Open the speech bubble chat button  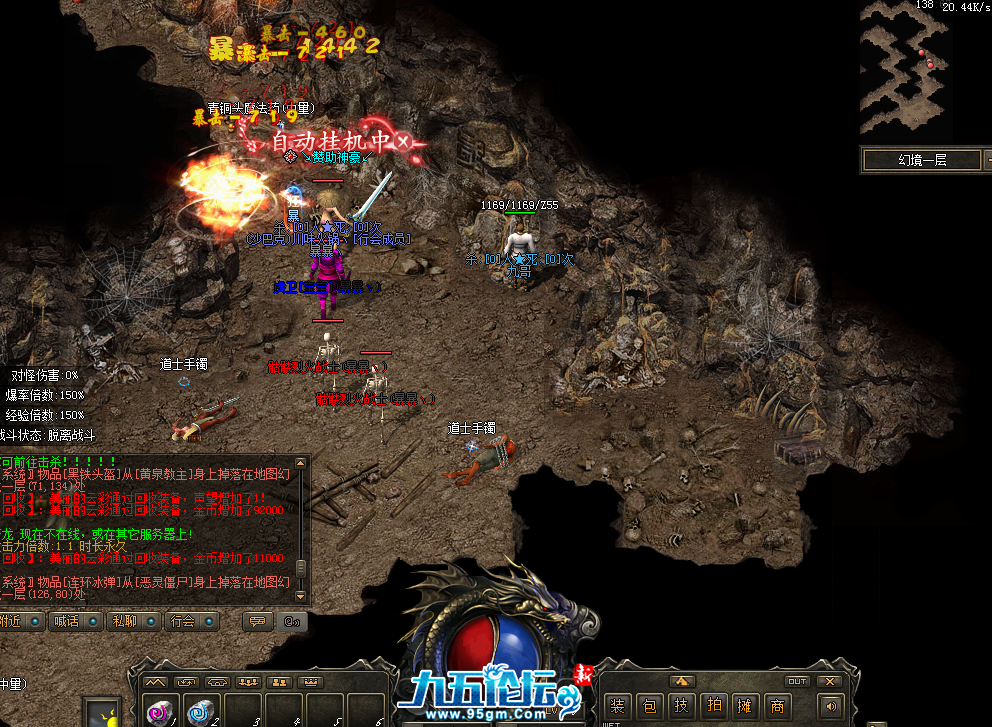[258, 621]
